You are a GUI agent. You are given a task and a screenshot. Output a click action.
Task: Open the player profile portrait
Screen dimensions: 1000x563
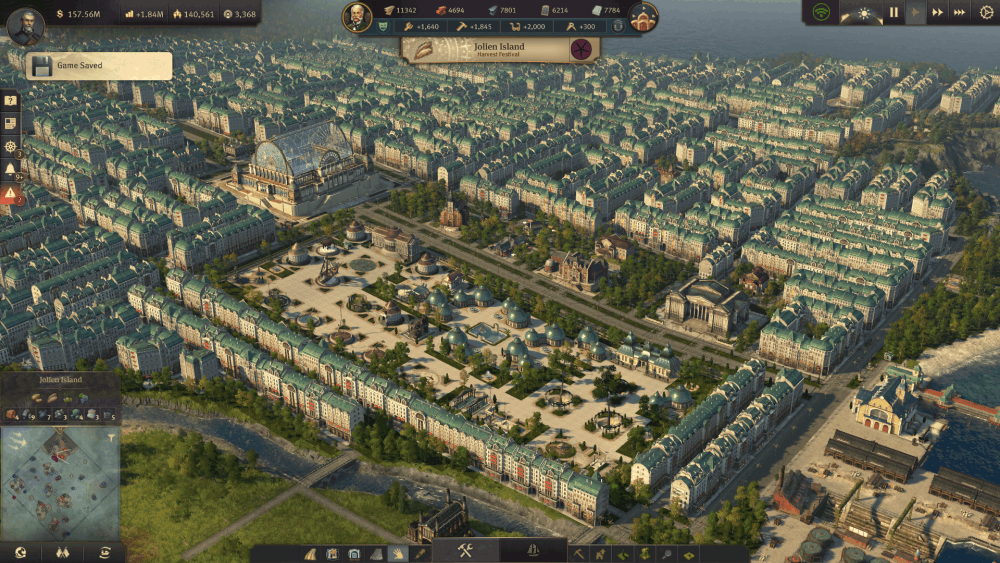pos(27,26)
